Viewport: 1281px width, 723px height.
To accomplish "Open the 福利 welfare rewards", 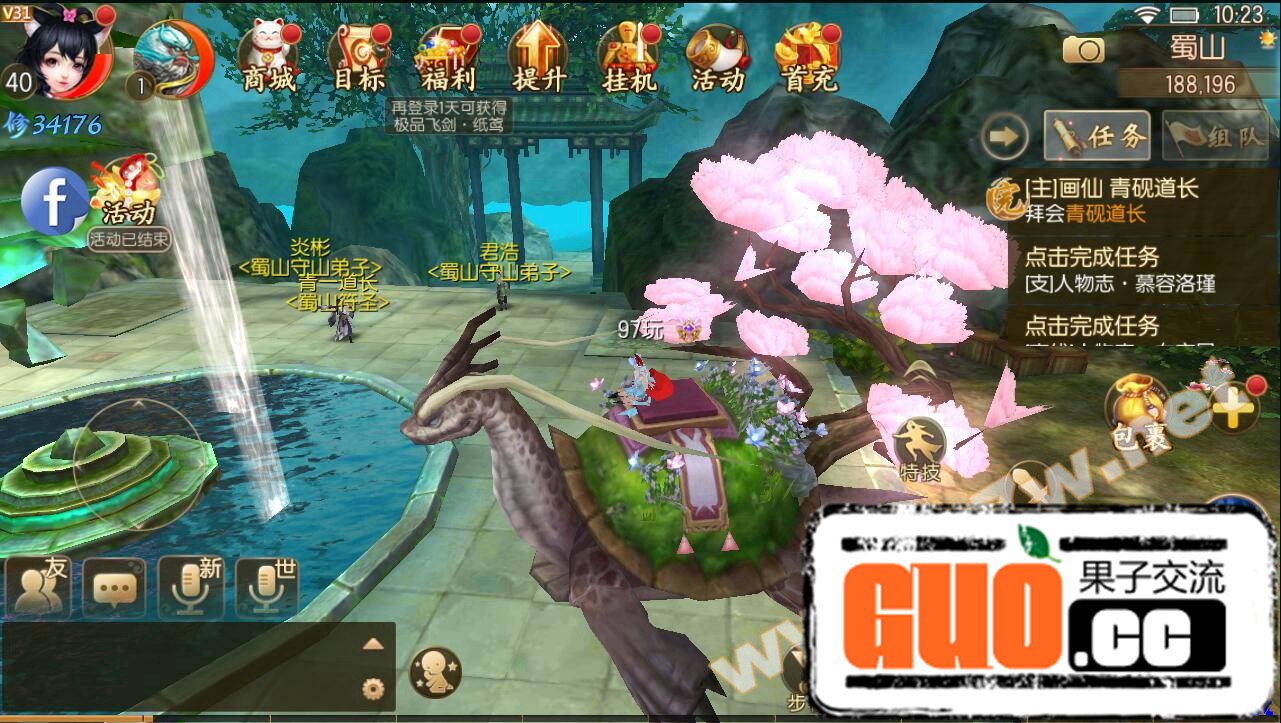I will point(448,57).
